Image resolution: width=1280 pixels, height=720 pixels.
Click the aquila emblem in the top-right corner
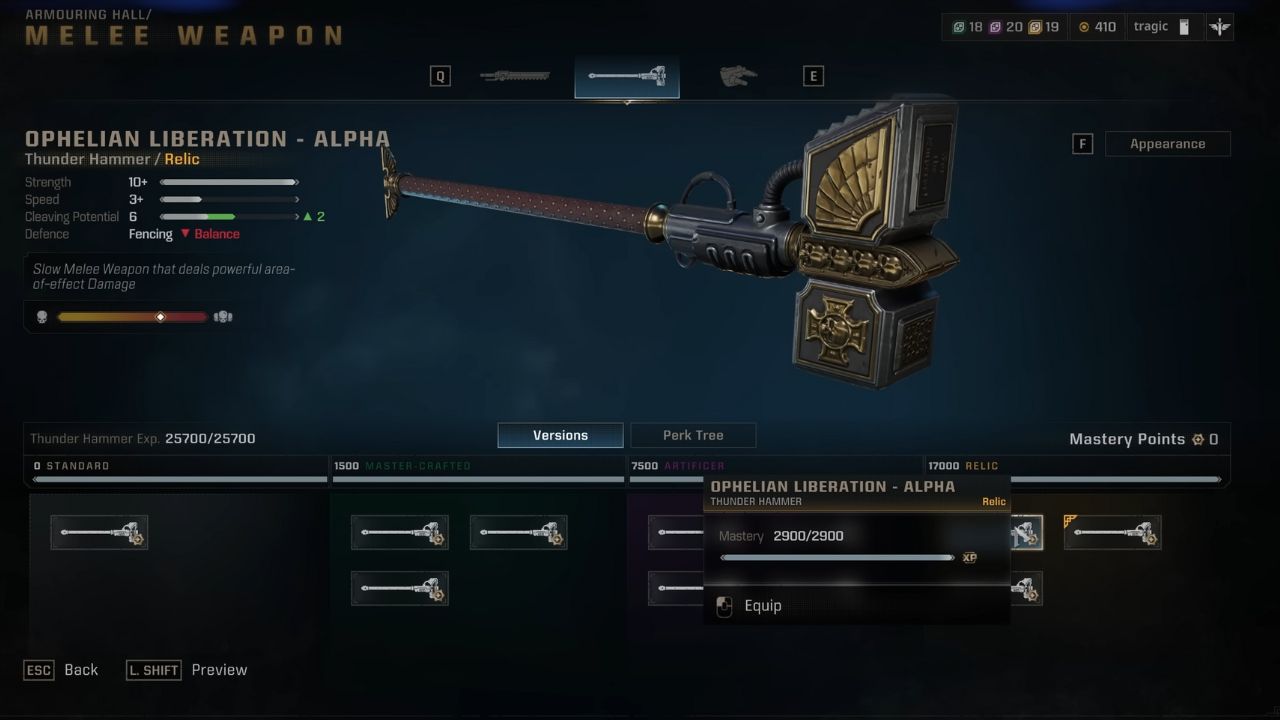(x=1220, y=26)
